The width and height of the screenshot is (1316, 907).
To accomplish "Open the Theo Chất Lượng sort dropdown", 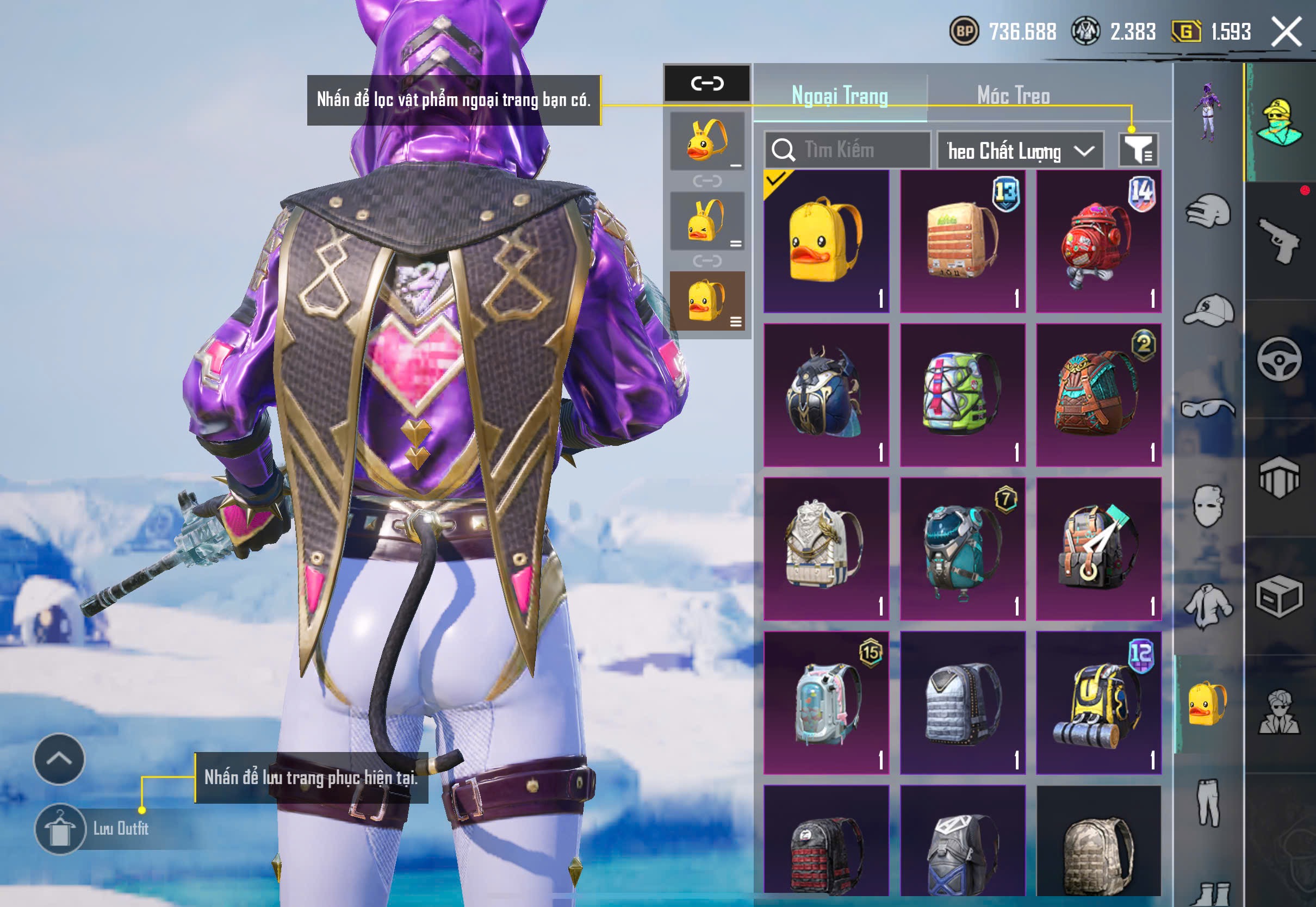I will click(1020, 151).
